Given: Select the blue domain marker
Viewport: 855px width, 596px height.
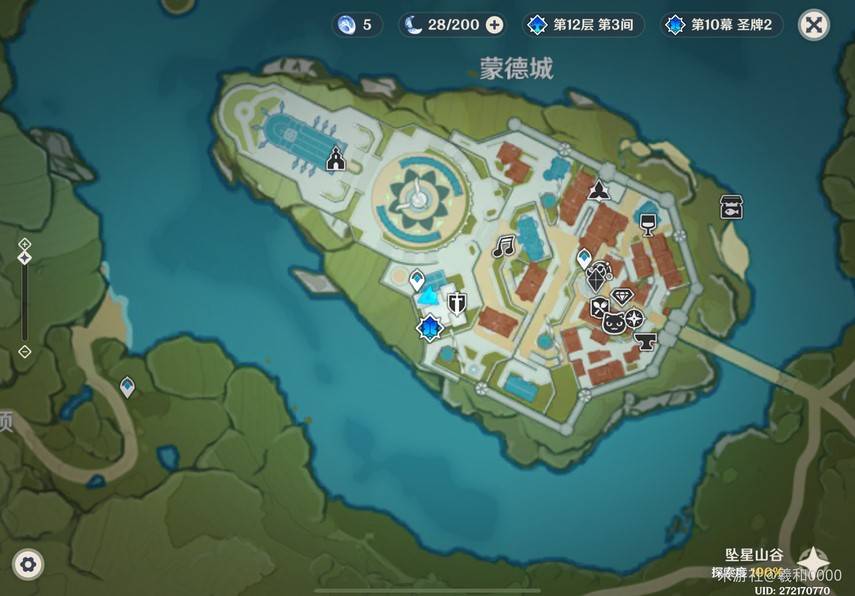Looking at the screenshot, I should click(430, 327).
